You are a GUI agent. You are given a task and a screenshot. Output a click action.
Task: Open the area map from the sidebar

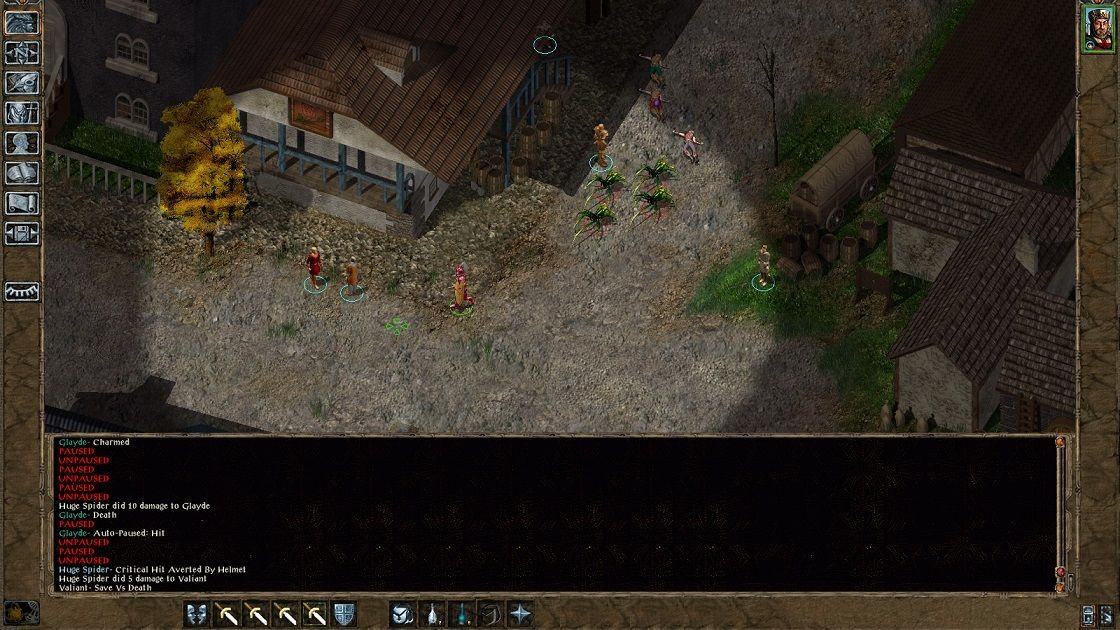coord(22,51)
